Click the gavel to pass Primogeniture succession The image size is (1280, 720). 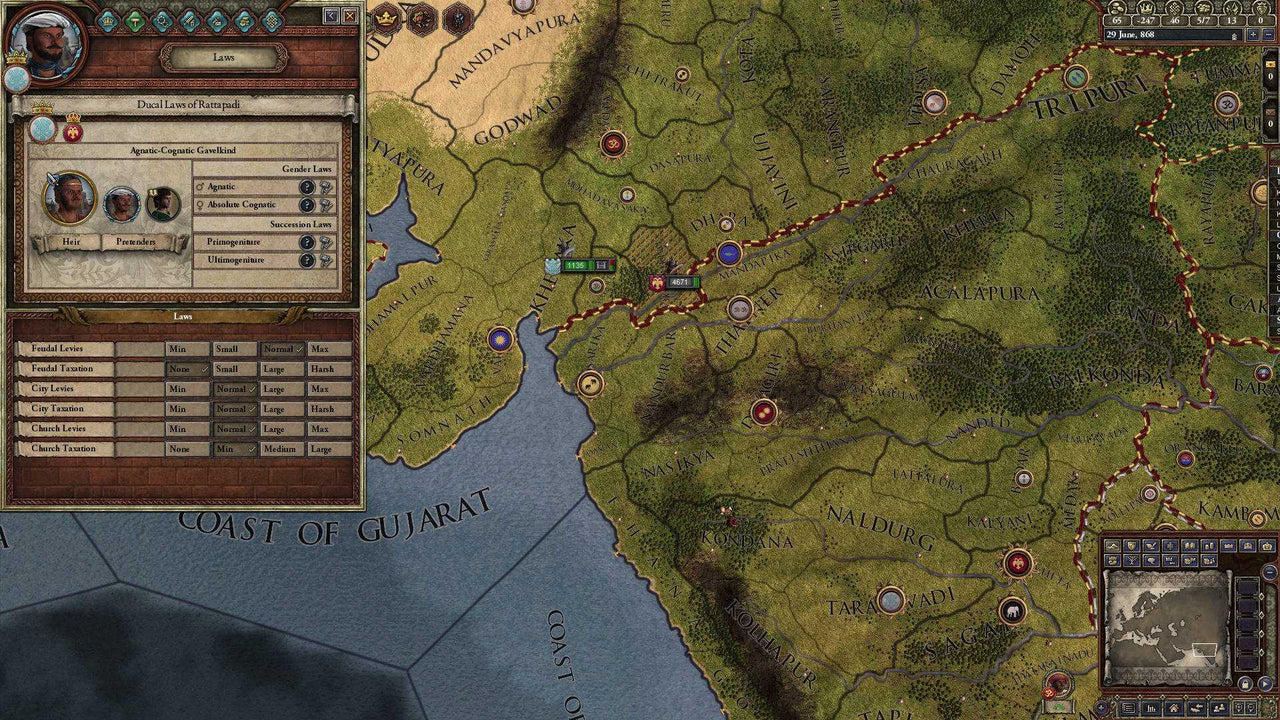pyautogui.click(x=327, y=242)
